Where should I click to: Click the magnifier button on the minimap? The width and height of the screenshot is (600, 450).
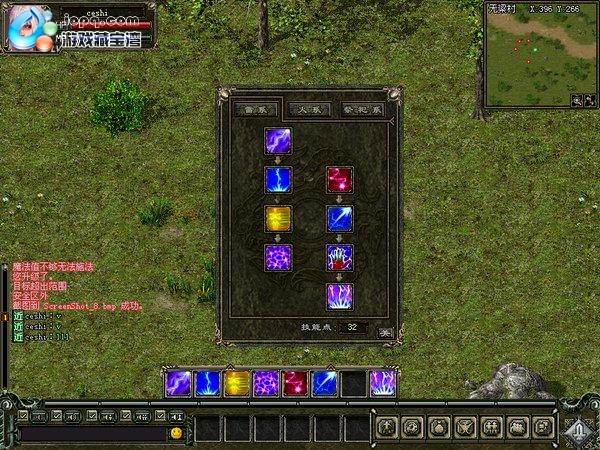[x=576, y=100]
